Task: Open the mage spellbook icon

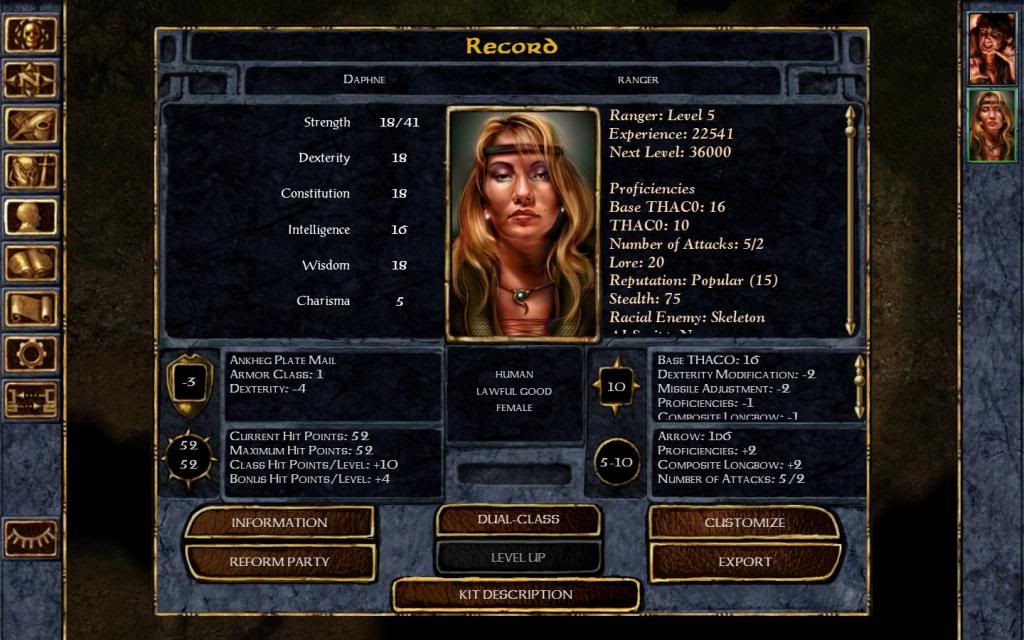Action: (x=31, y=263)
